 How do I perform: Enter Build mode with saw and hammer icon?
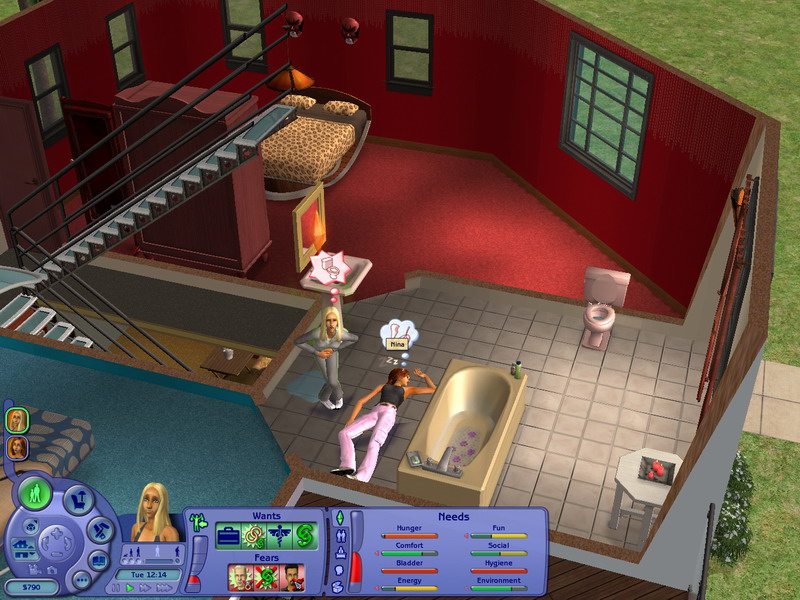[100, 527]
